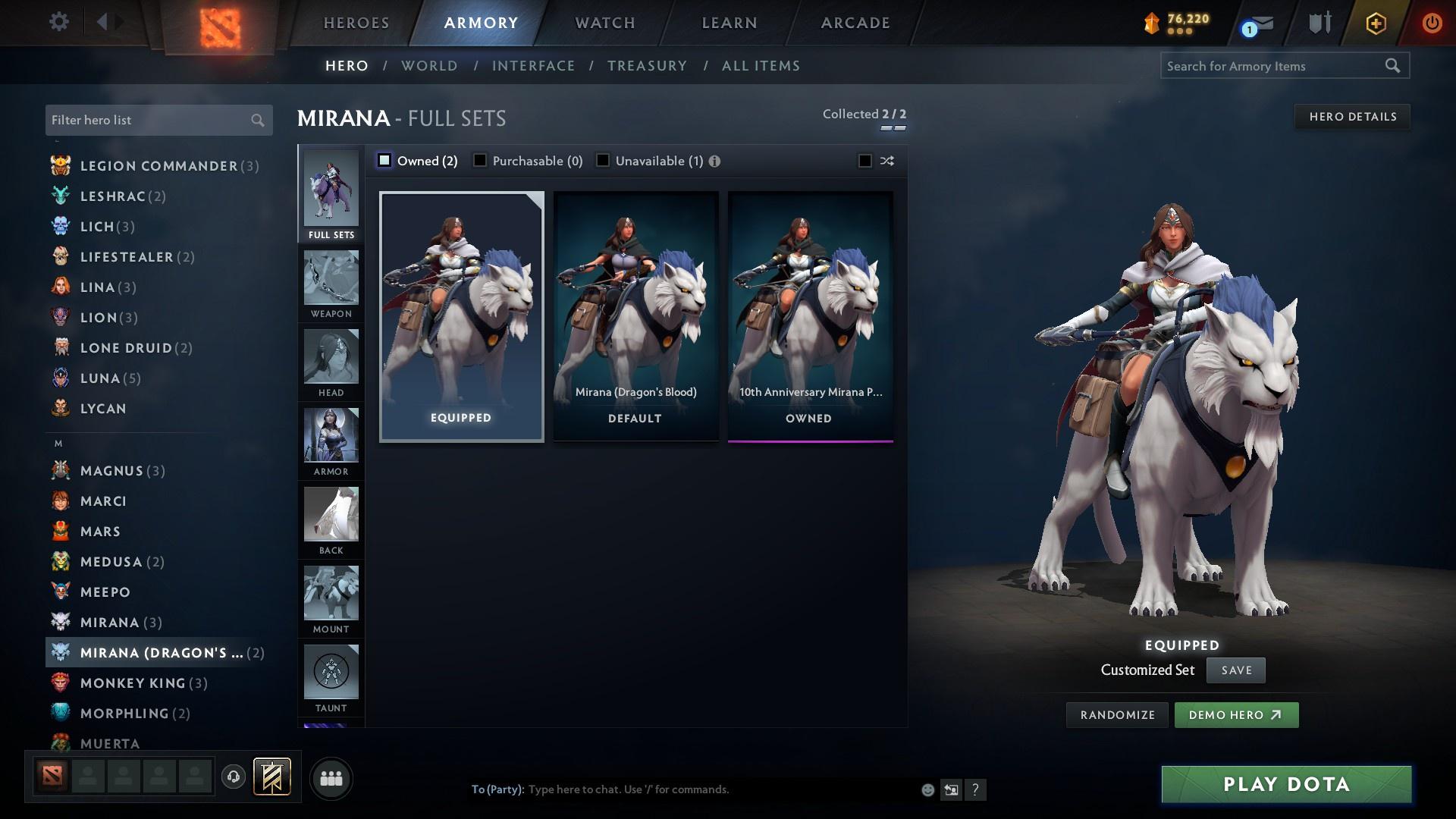Click HERO DETAILS in the top right
This screenshot has height=819, width=1456.
1352,116
